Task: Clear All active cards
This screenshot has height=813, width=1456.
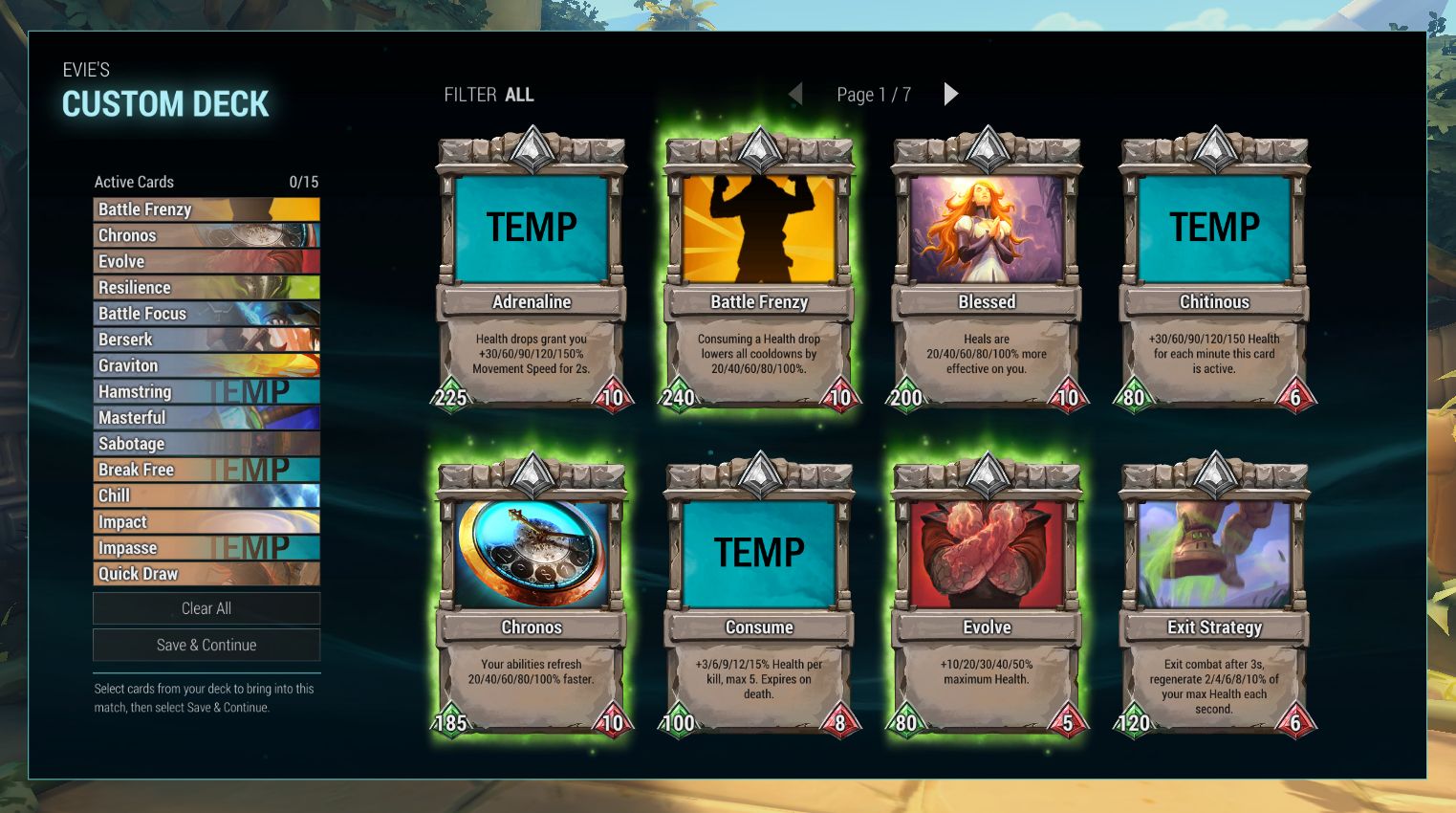Action: [206, 608]
